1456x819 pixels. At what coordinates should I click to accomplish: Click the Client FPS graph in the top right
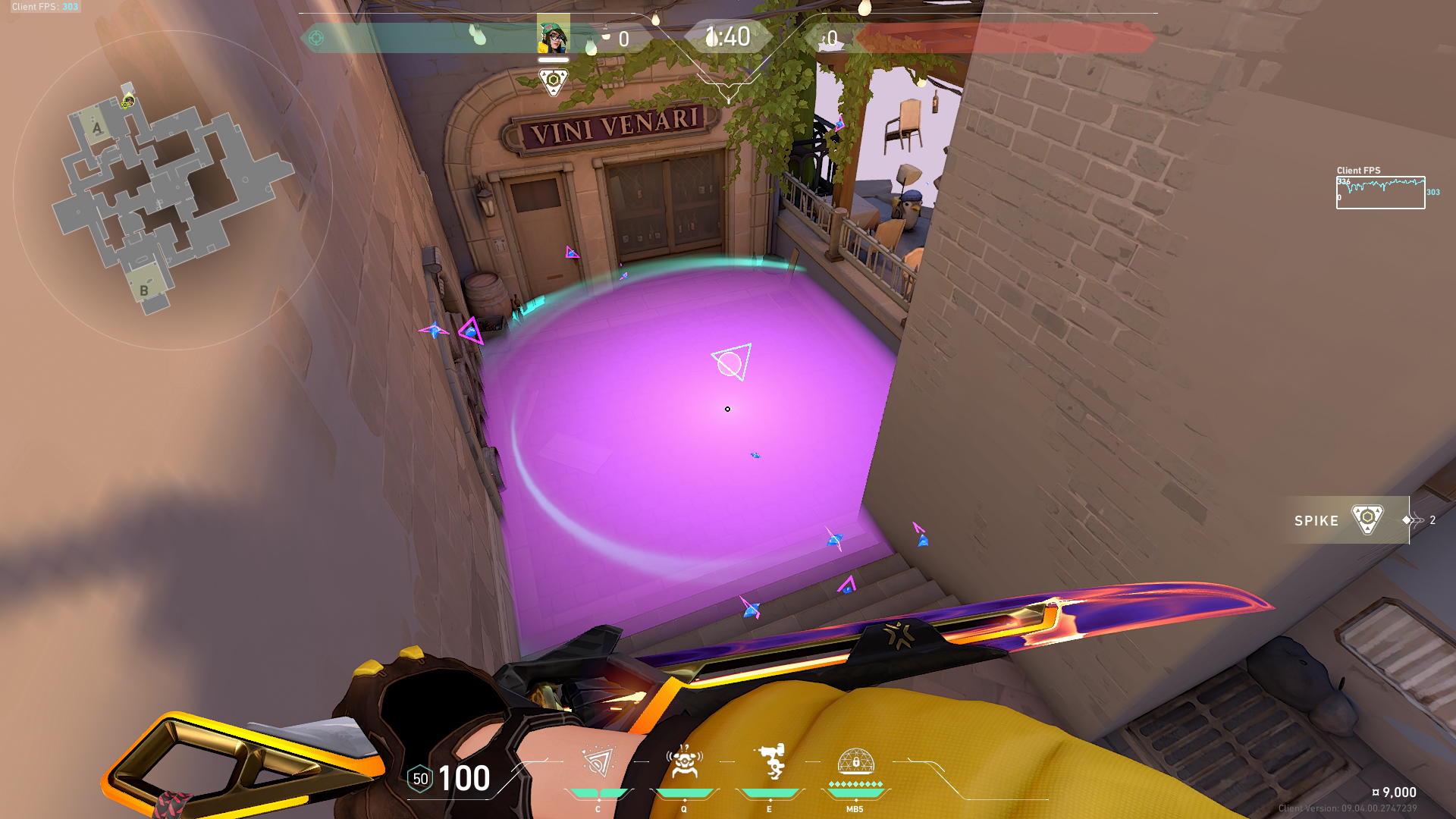pyautogui.click(x=1380, y=190)
